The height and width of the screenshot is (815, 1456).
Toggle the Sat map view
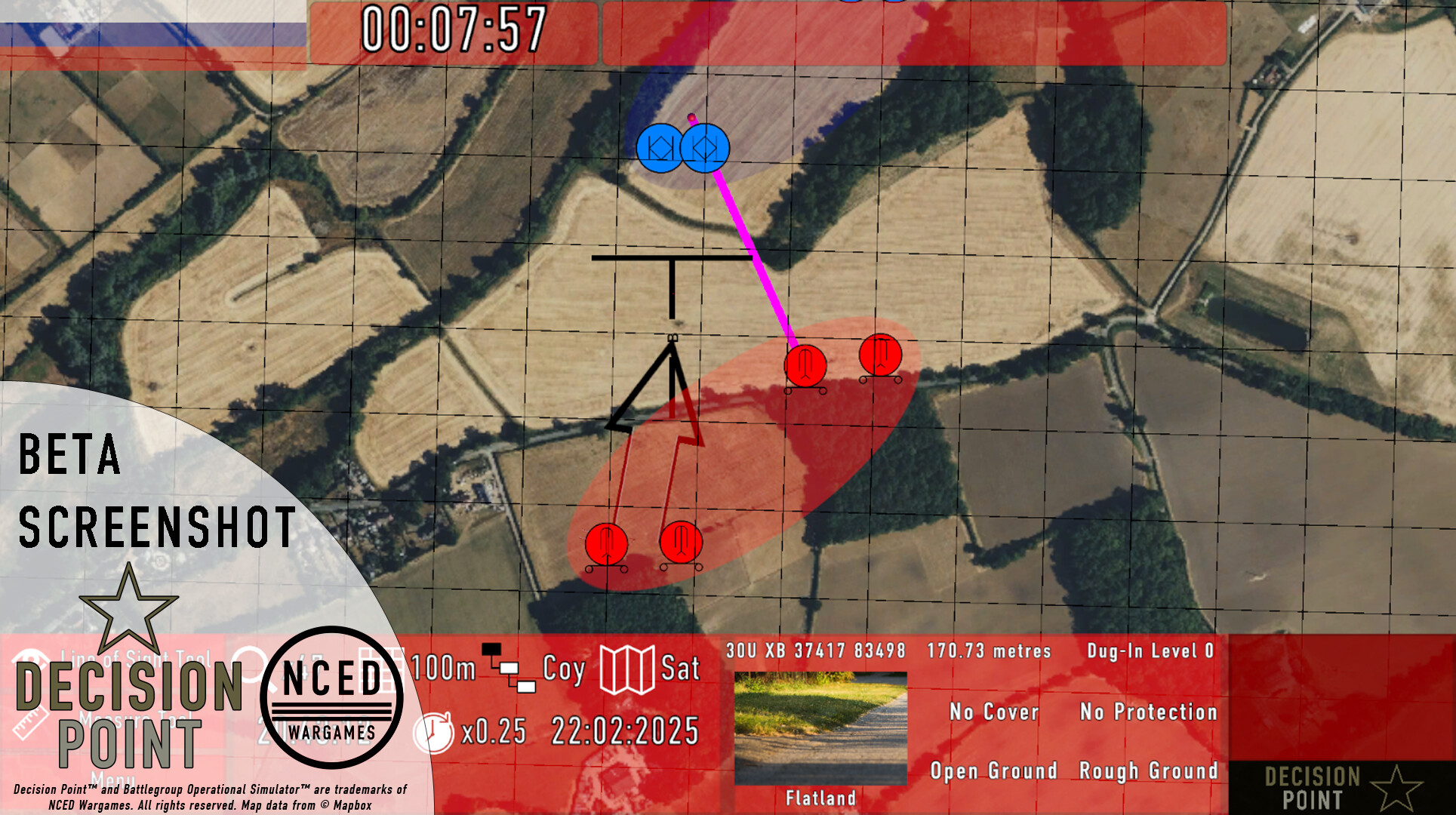[680, 669]
